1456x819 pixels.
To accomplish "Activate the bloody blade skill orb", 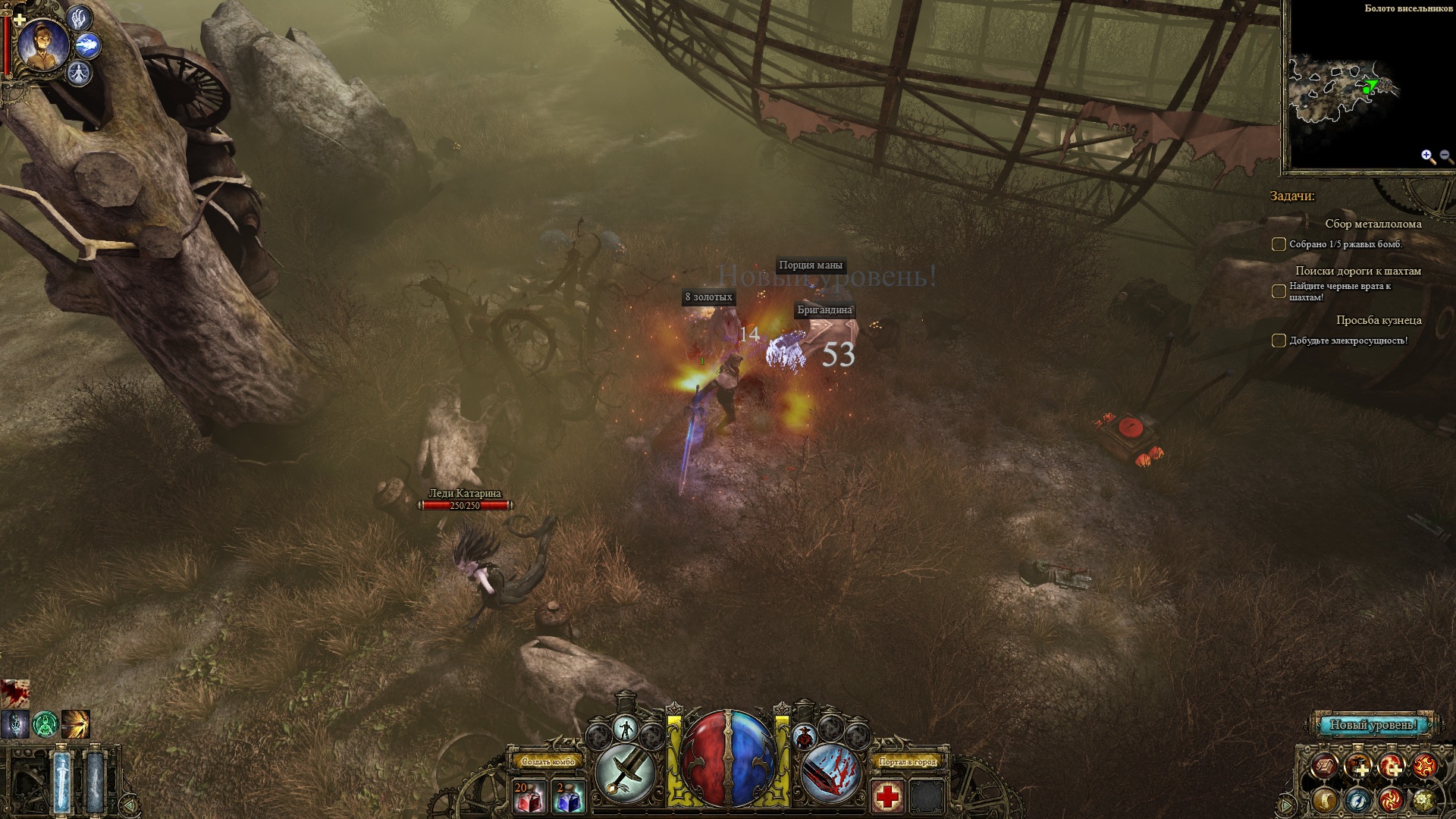I will (830, 773).
